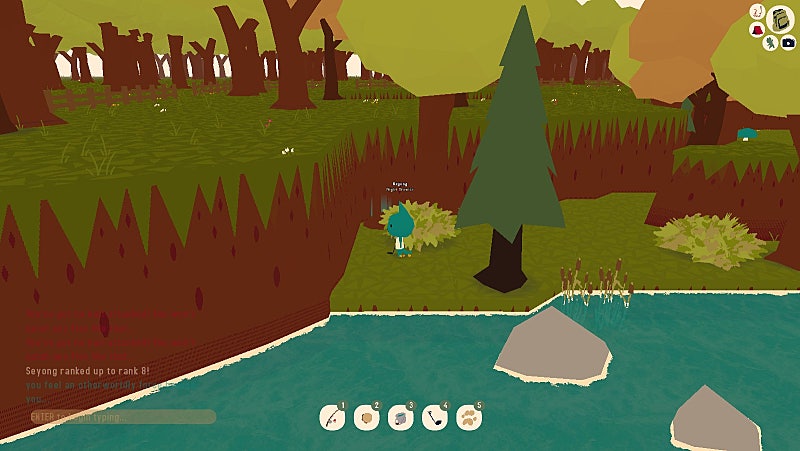Screen dimensions: 800x451
Task: Open the backpack inventory
Action: click(x=780, y=18)
